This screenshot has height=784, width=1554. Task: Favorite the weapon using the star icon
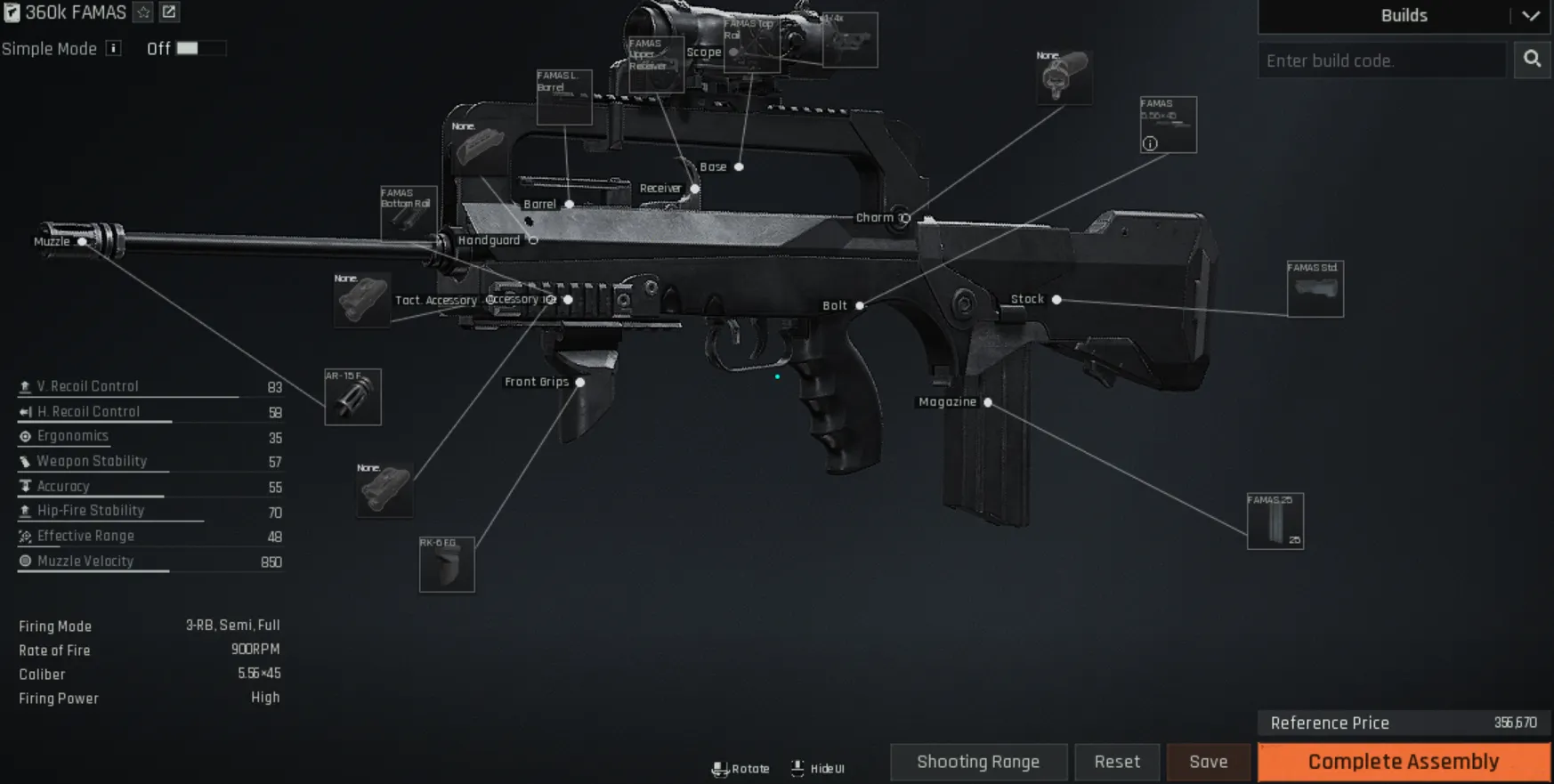[142, 12]
